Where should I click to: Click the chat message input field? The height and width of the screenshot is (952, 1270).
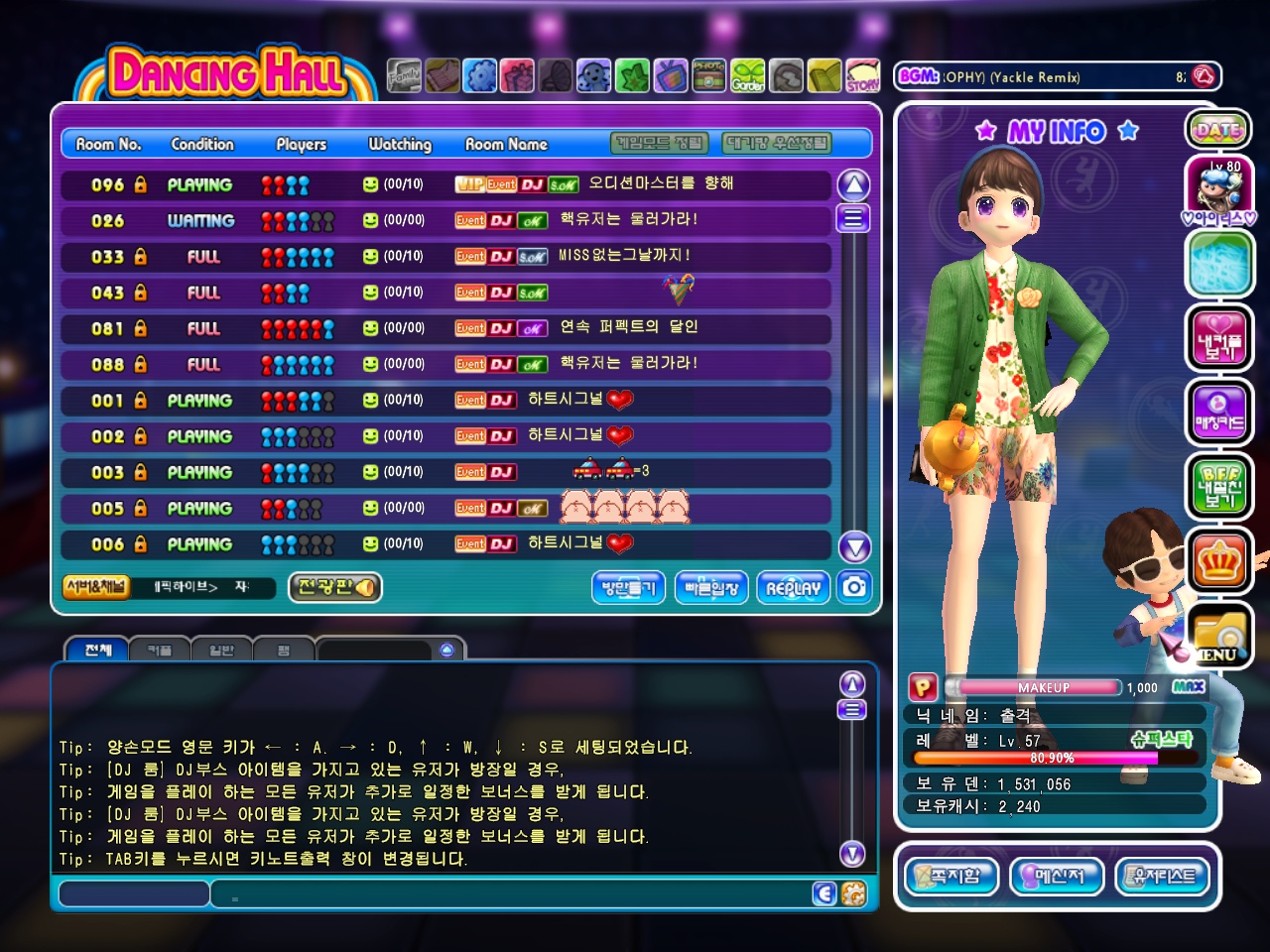pos(516,894)
